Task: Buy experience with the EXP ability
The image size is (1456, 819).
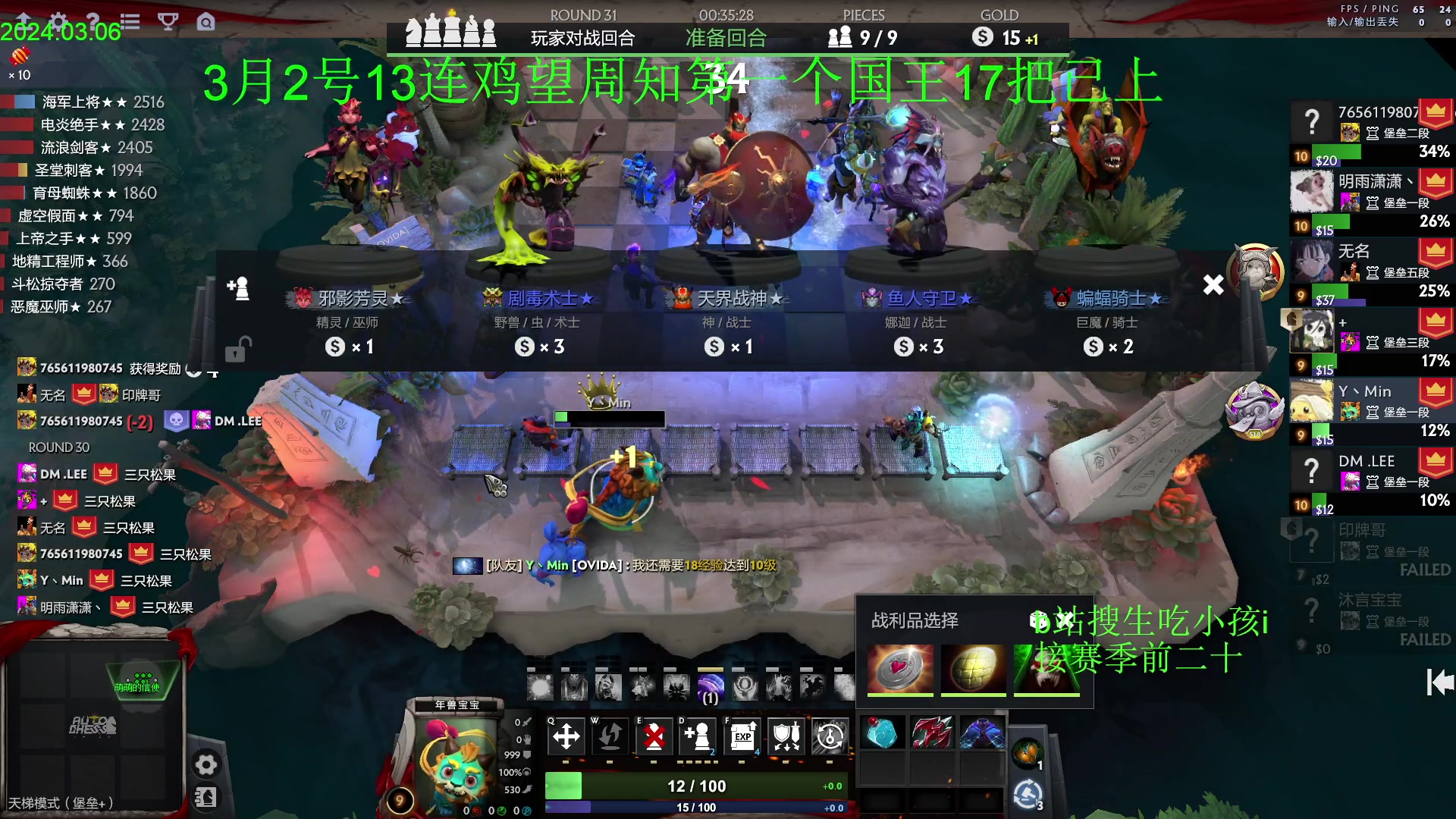Action: [x=742, y=736]
